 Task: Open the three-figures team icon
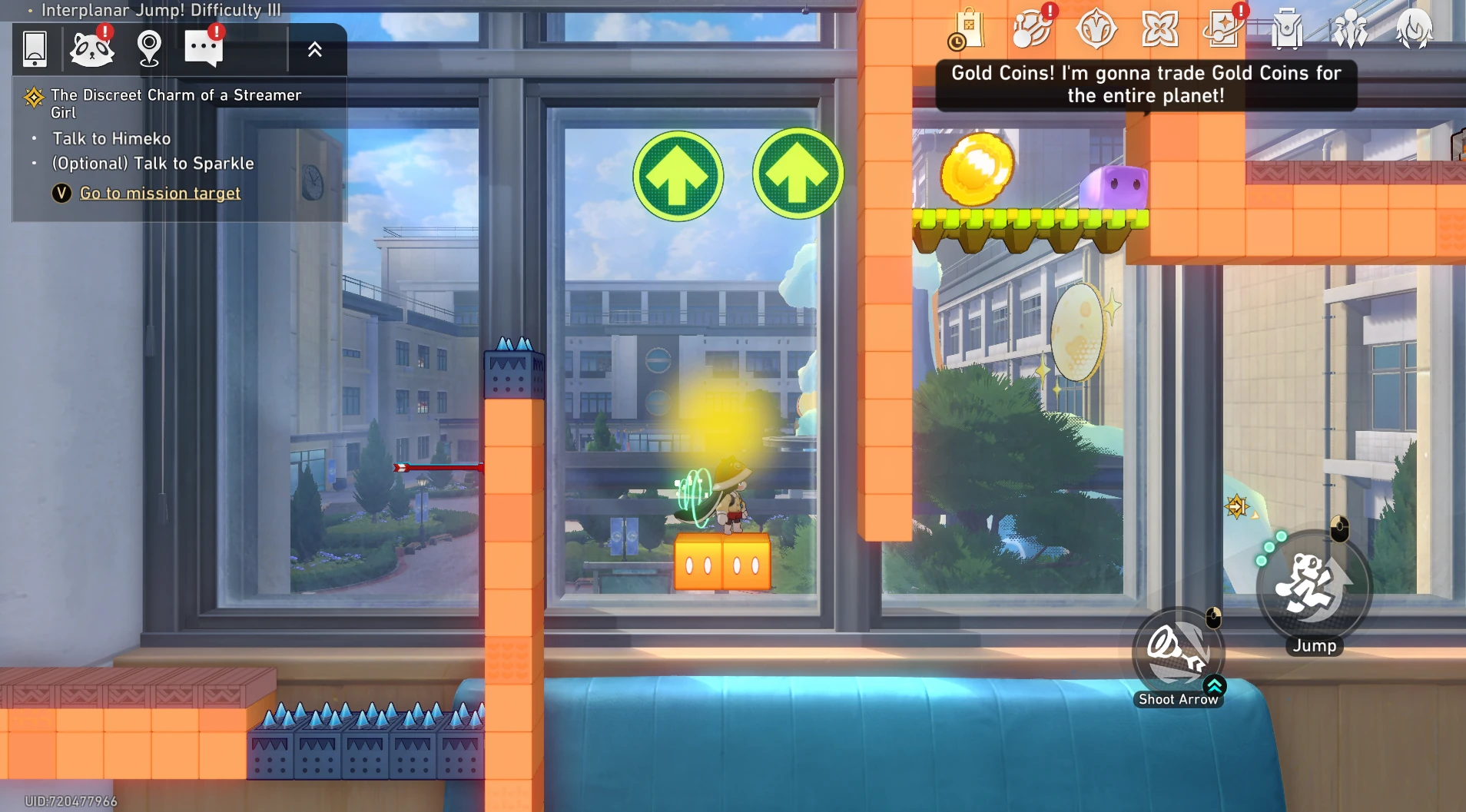[1351, 30]
